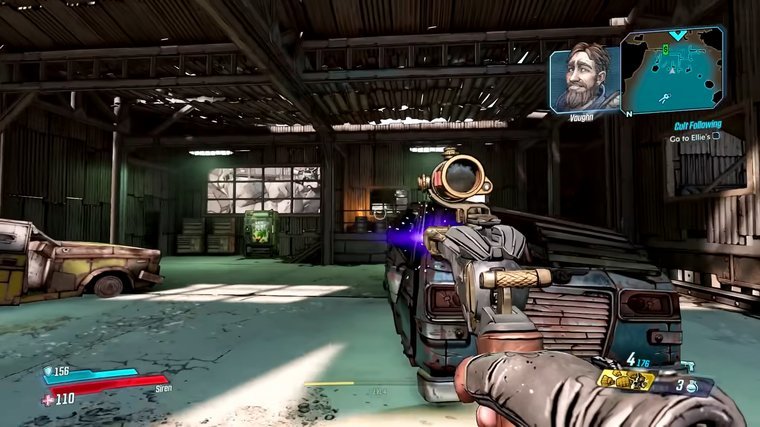Select the wrench marker on the minimap
Viewport: 760px width, 427px height.
(x=663, y=96)
